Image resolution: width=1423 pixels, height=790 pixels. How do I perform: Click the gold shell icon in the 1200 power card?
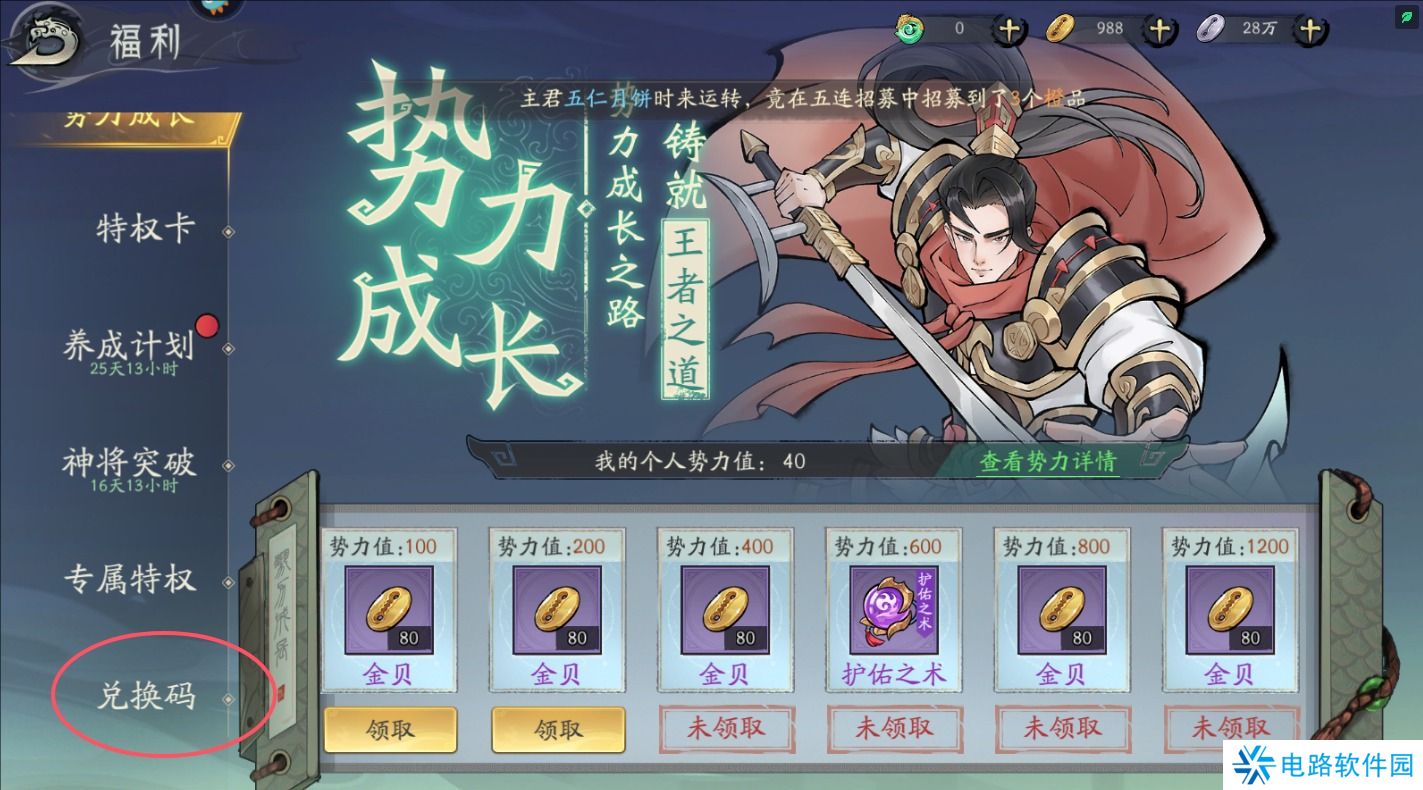(x=1231, y=610)
